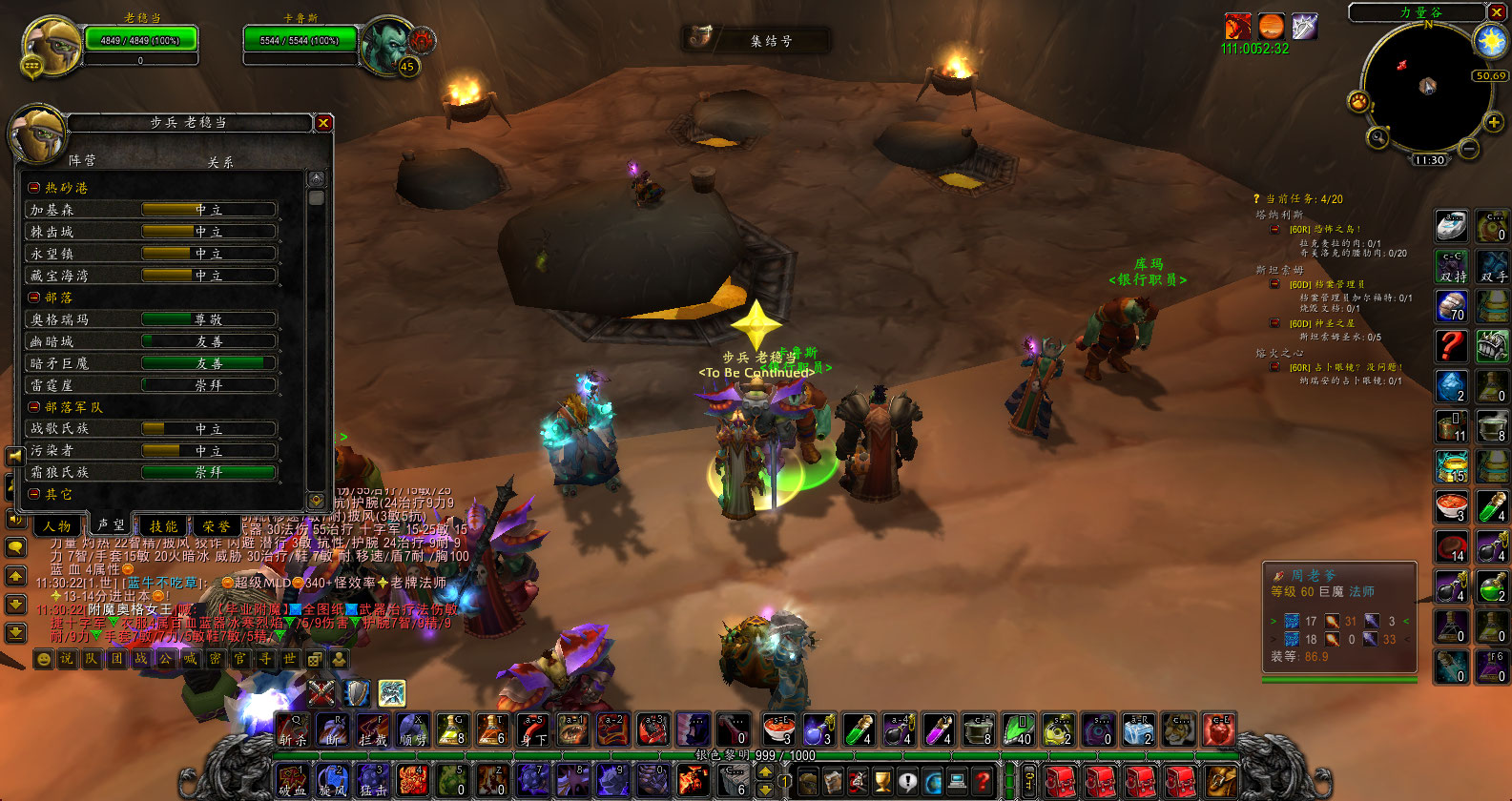The height and width of the screenshot is (801, 1512).
Task: Select the 霜狼氏族 reputation row
Action: (153, 472)
